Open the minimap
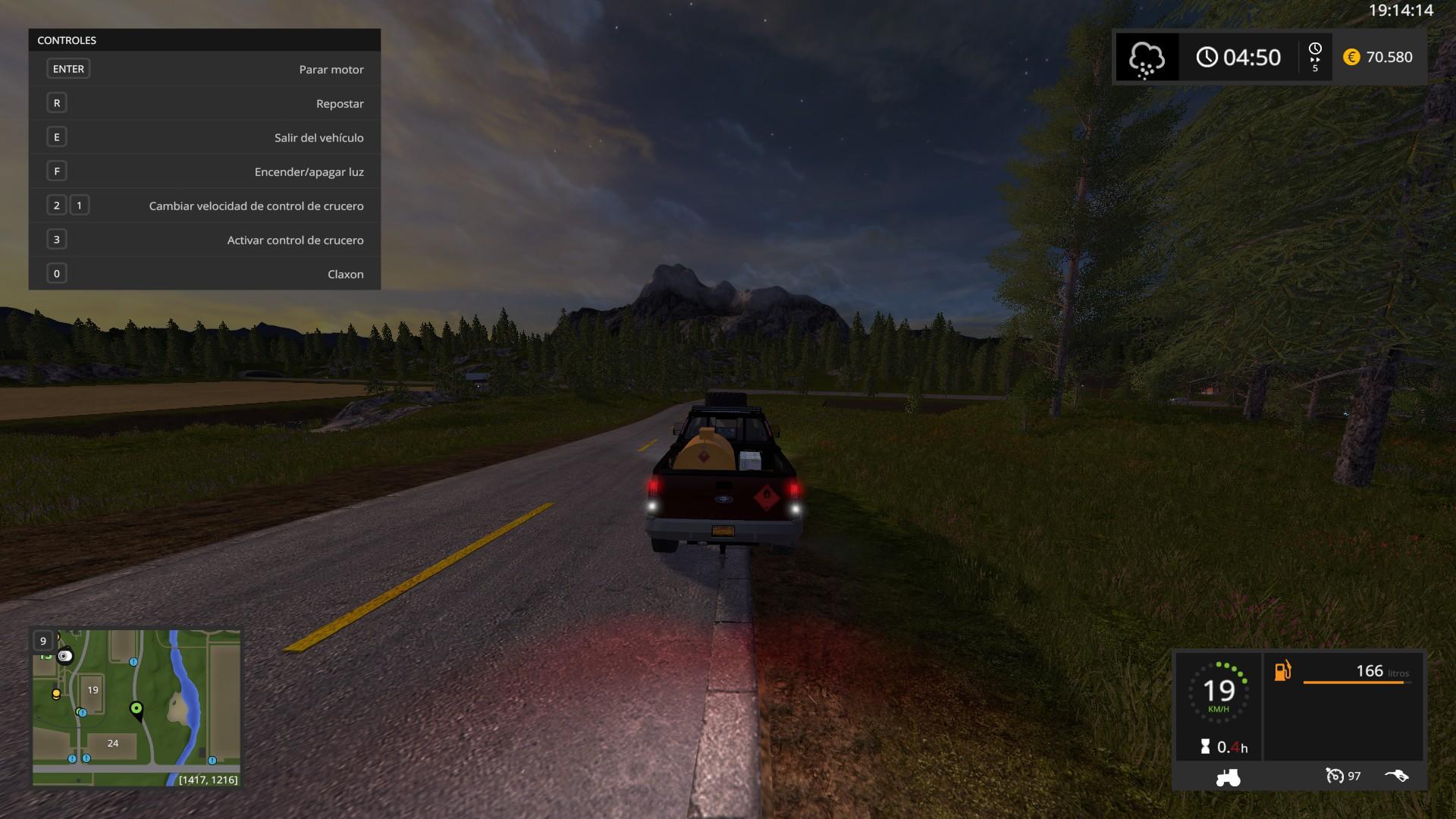 [x=136, y=707]
